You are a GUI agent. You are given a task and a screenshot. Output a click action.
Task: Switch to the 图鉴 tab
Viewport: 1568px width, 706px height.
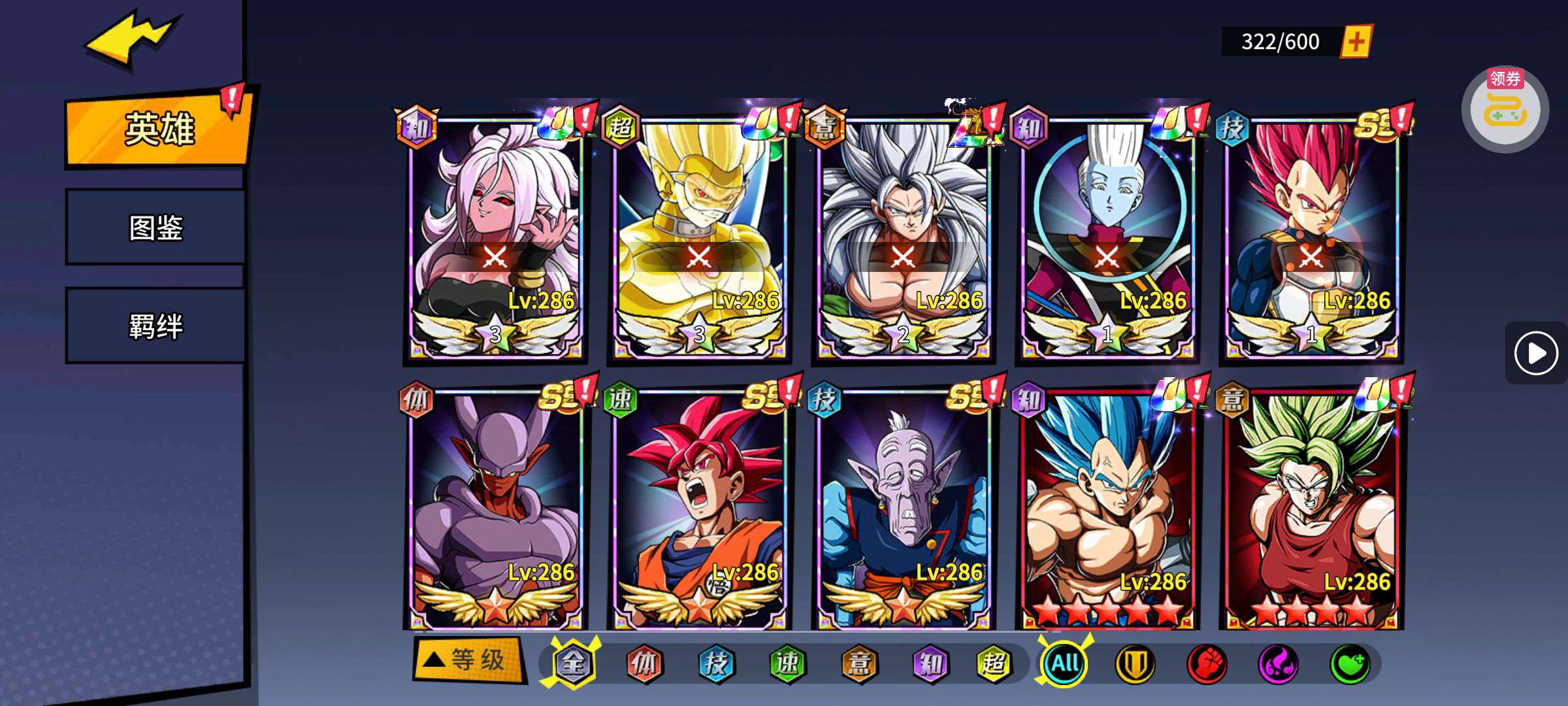point(155,227)
